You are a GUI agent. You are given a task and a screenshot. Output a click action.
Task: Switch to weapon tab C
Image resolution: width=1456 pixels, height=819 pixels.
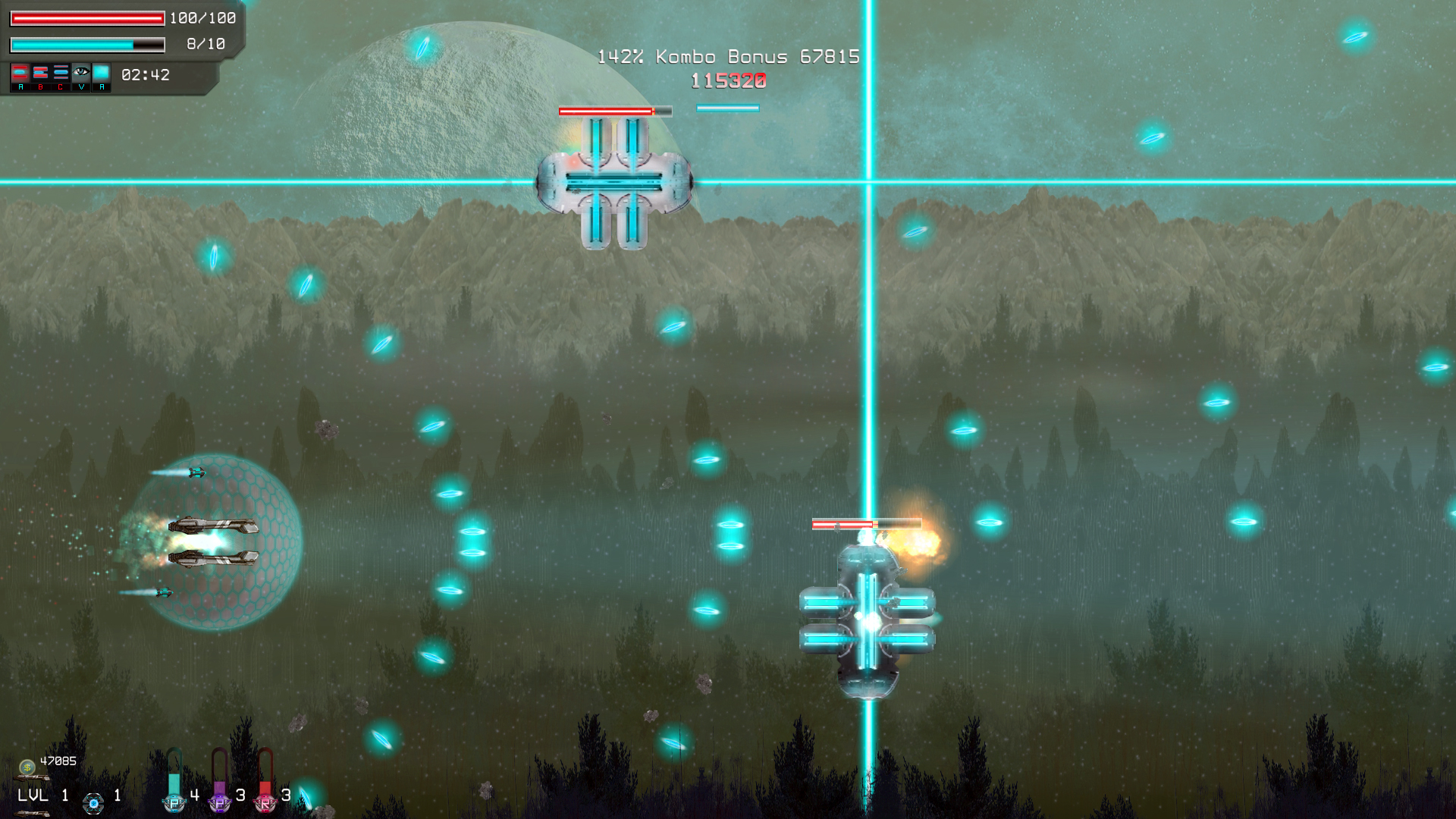61,72
